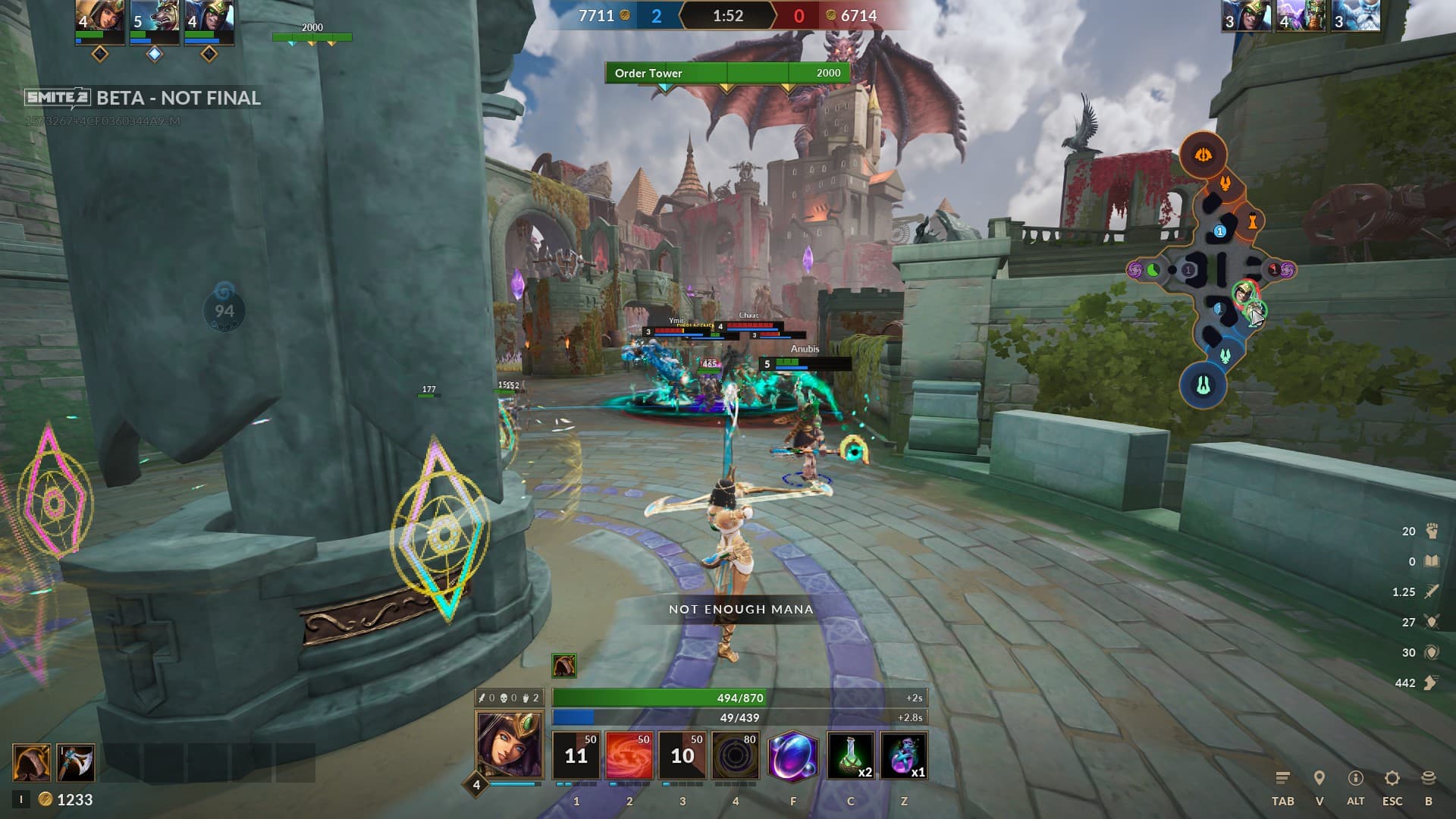Open settings gear labeled ESC
The width and height of the screenshot is (1456, 819).
1392,779
